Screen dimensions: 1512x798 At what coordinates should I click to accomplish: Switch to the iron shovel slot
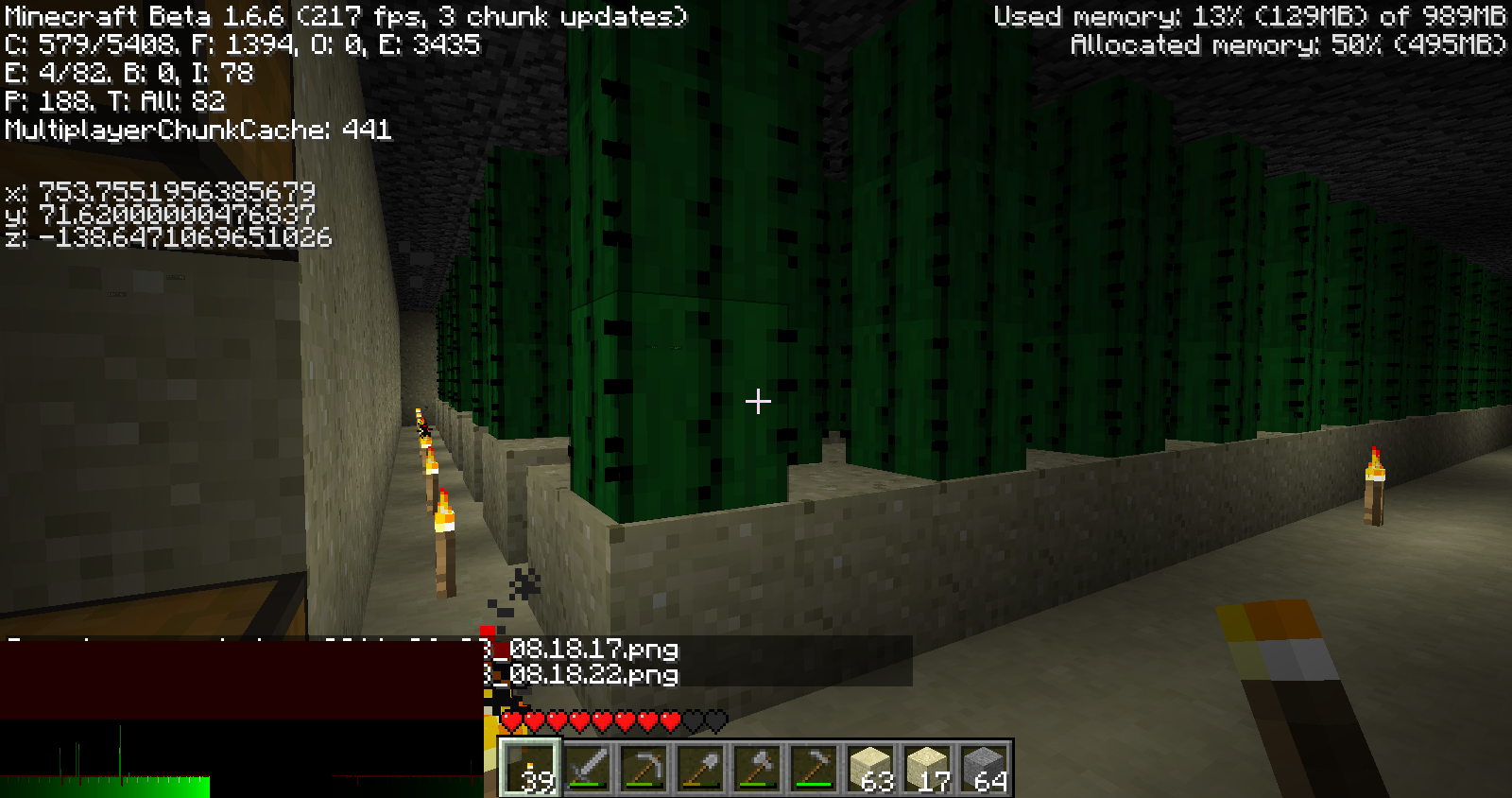pyautogui.click(x=700, y=768)
